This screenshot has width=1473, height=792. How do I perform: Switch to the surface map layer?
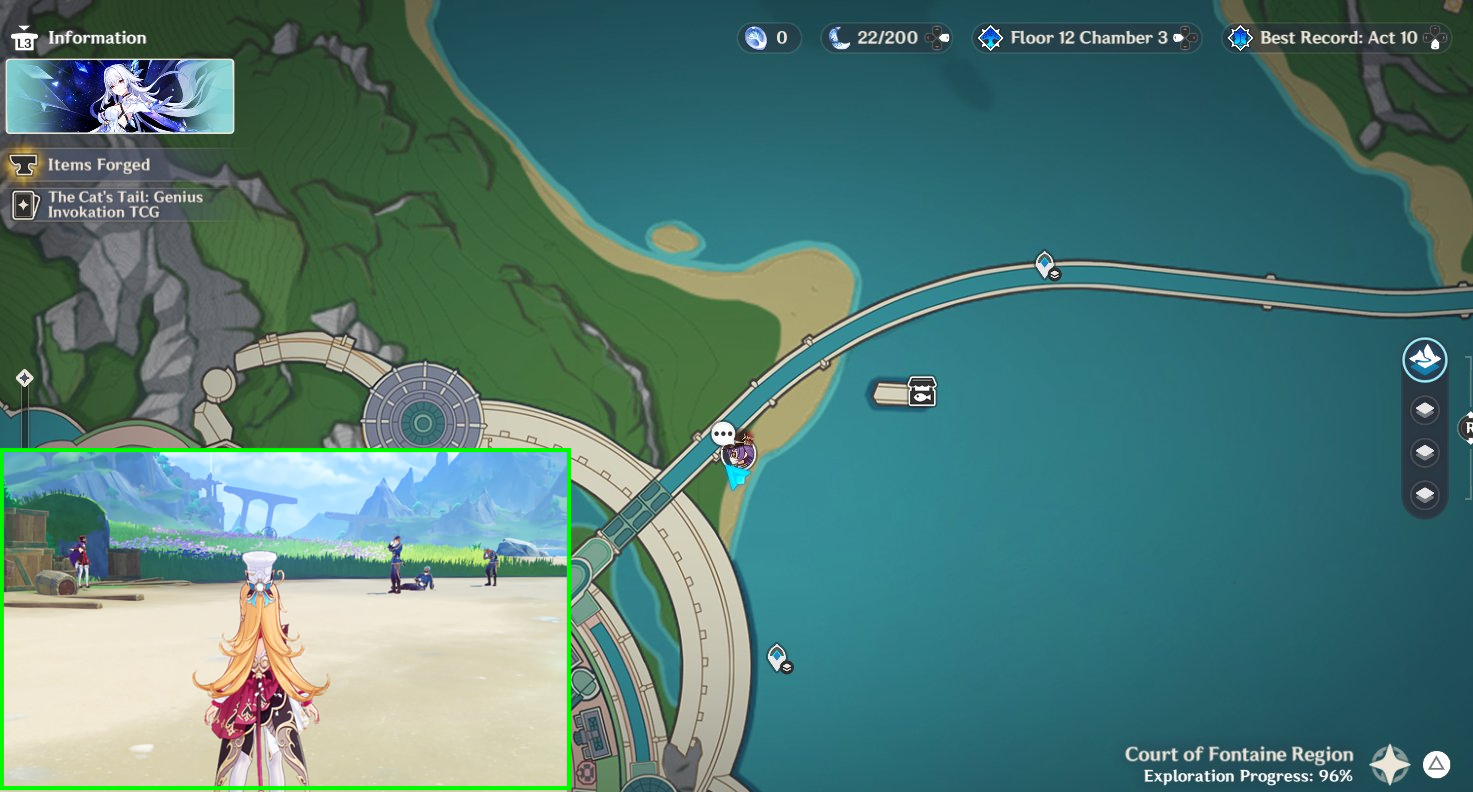tap(1424, 360)
